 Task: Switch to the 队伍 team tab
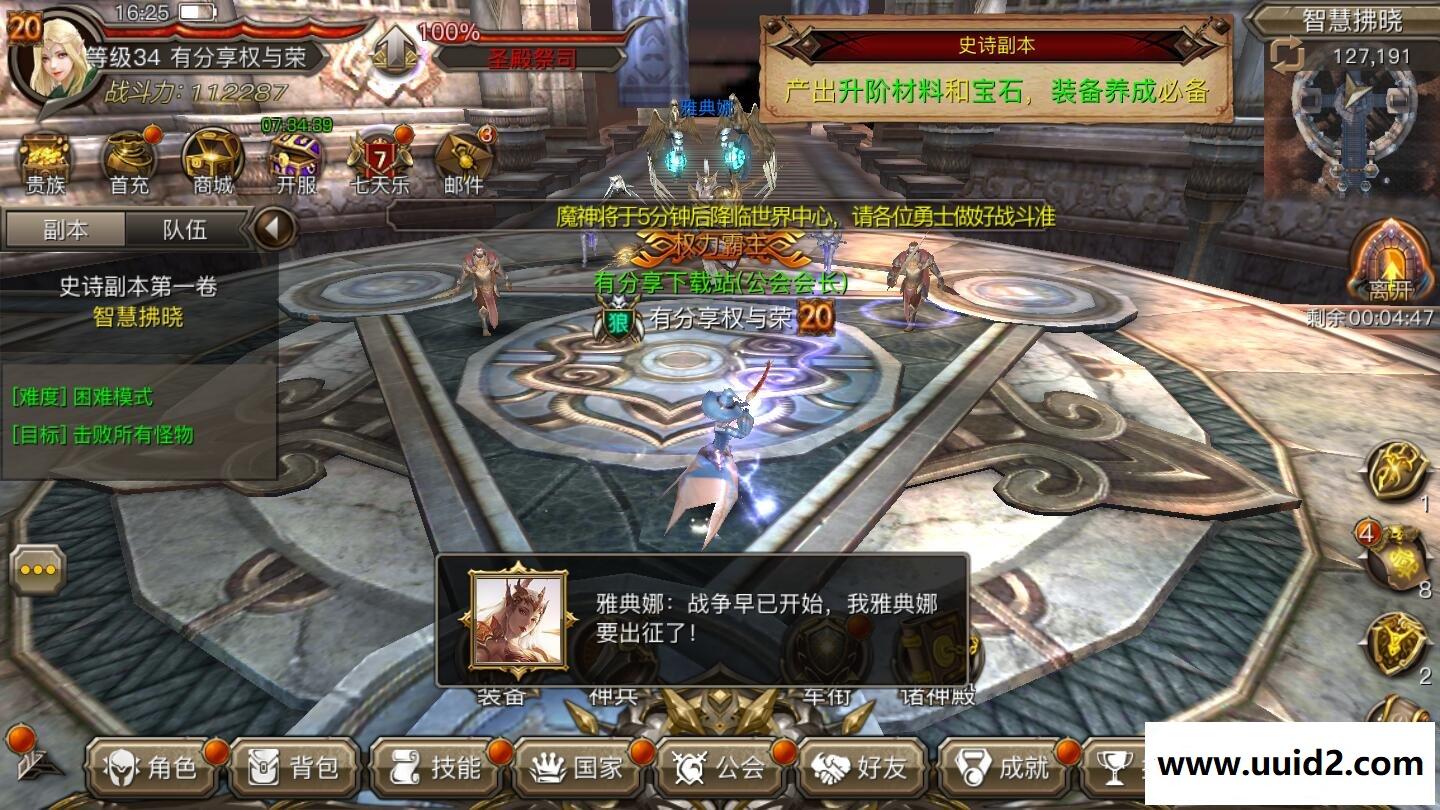coord(186,231)
